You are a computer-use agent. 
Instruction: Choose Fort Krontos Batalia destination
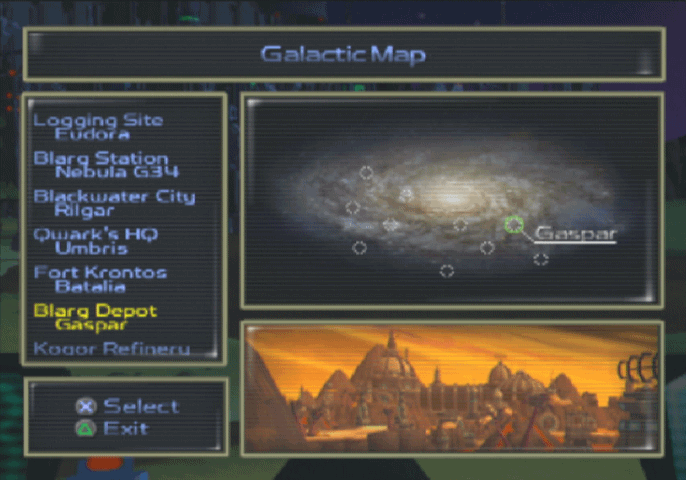100,278
